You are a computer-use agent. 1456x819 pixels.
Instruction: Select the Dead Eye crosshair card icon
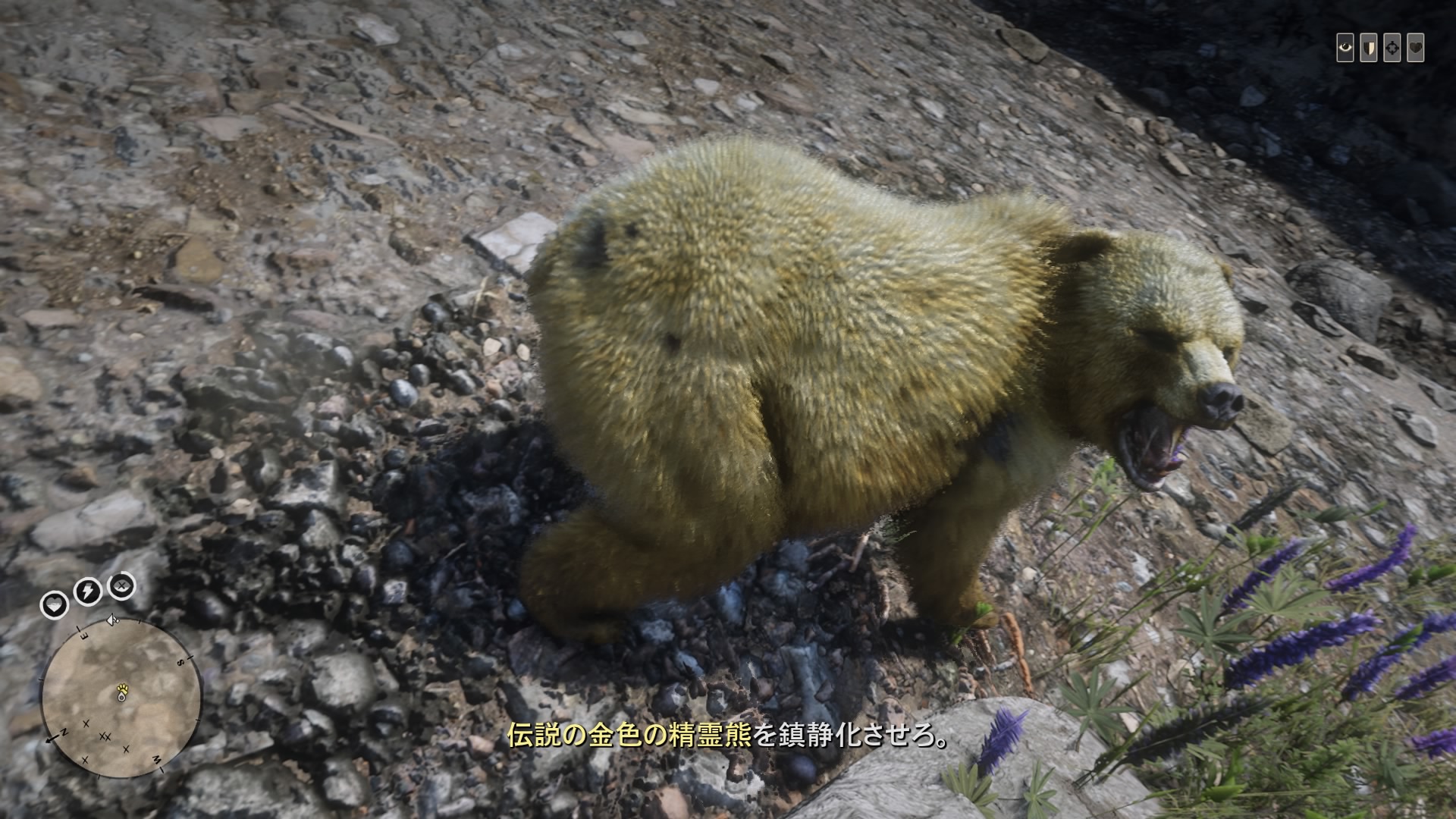(x=1392, y=48)
